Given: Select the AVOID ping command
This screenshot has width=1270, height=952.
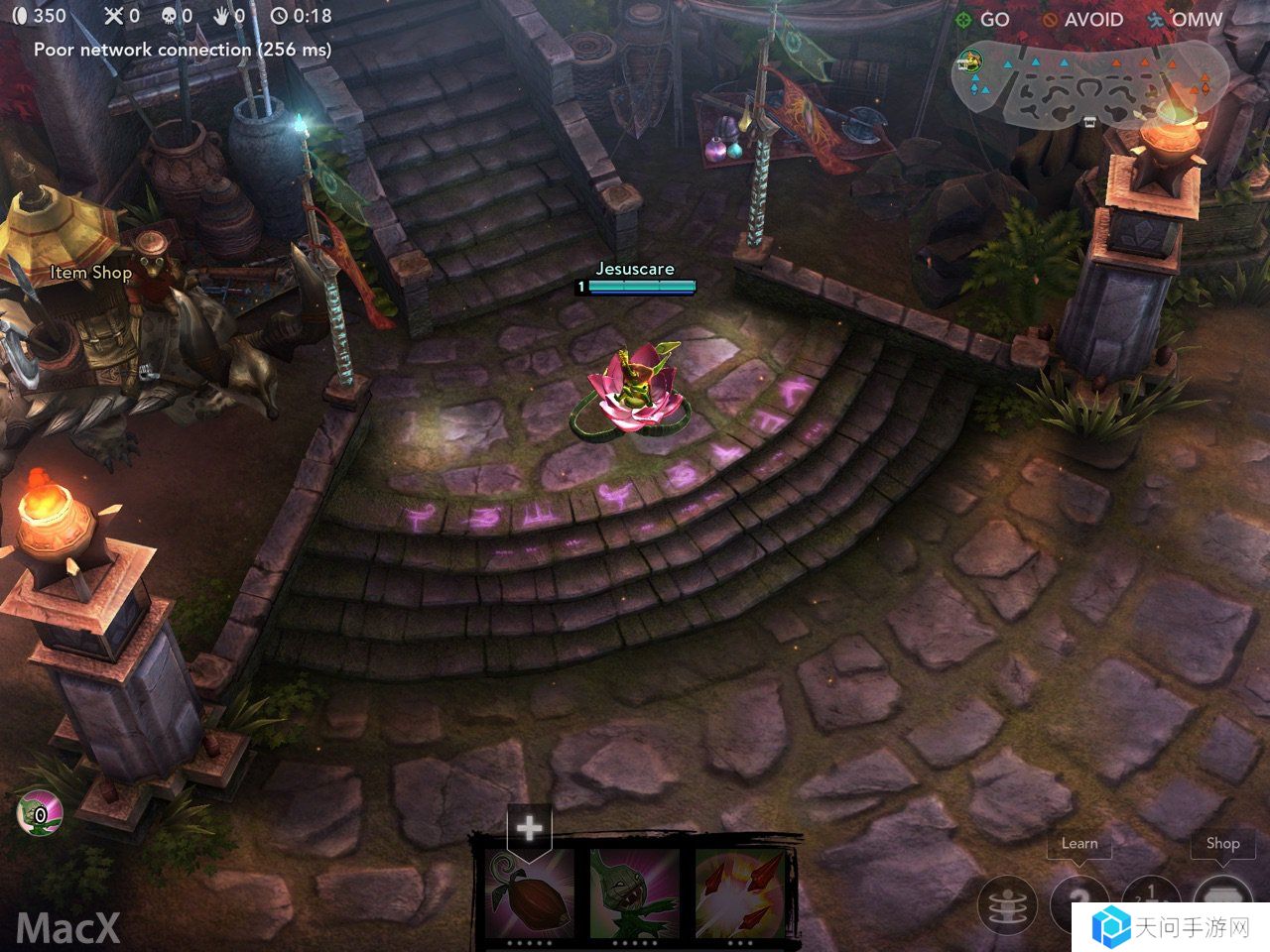Looking at the screenshot, I should (1083, 20).
